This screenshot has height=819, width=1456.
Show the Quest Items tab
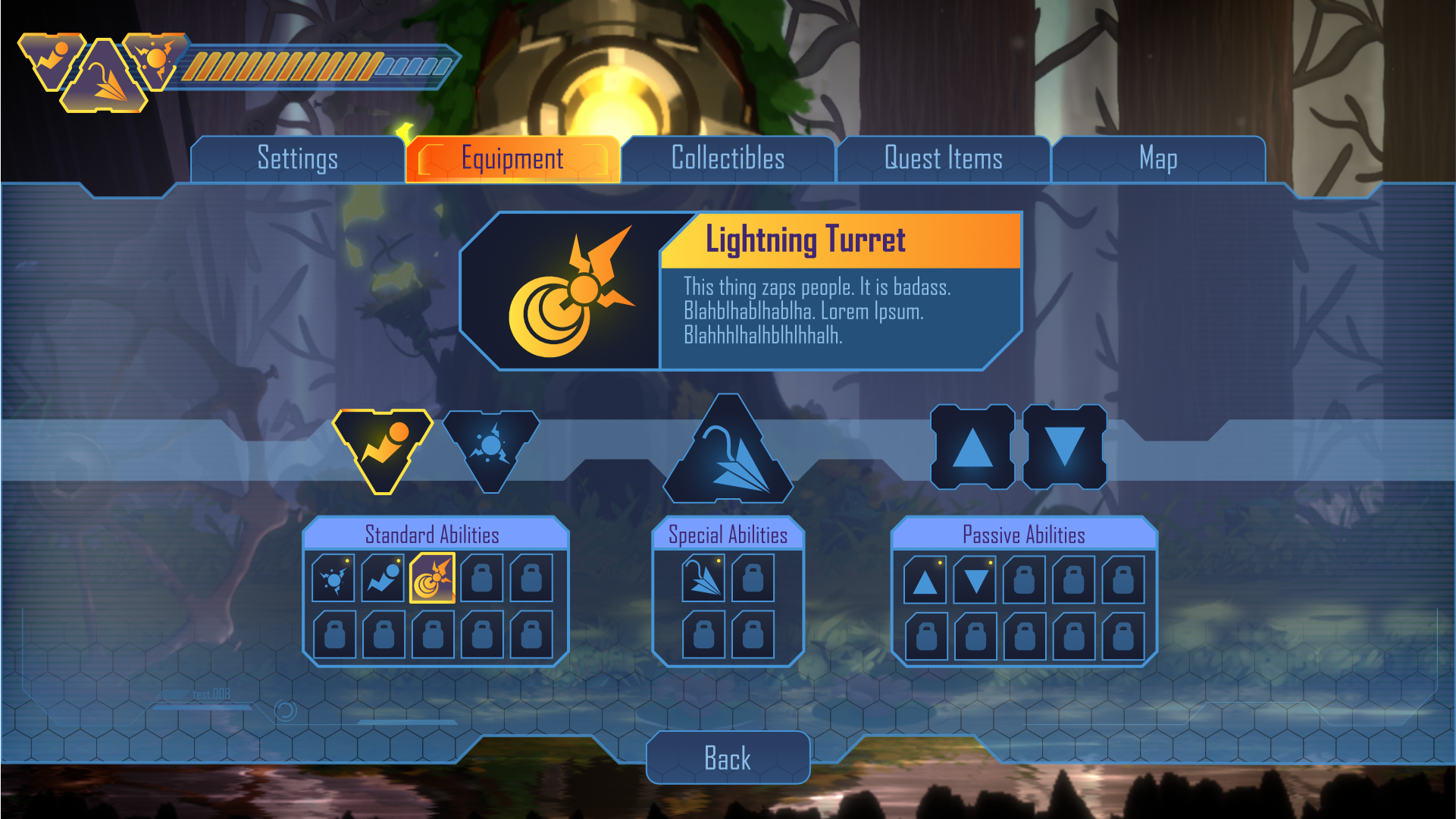pyautogui.click(x=943, y=159)
